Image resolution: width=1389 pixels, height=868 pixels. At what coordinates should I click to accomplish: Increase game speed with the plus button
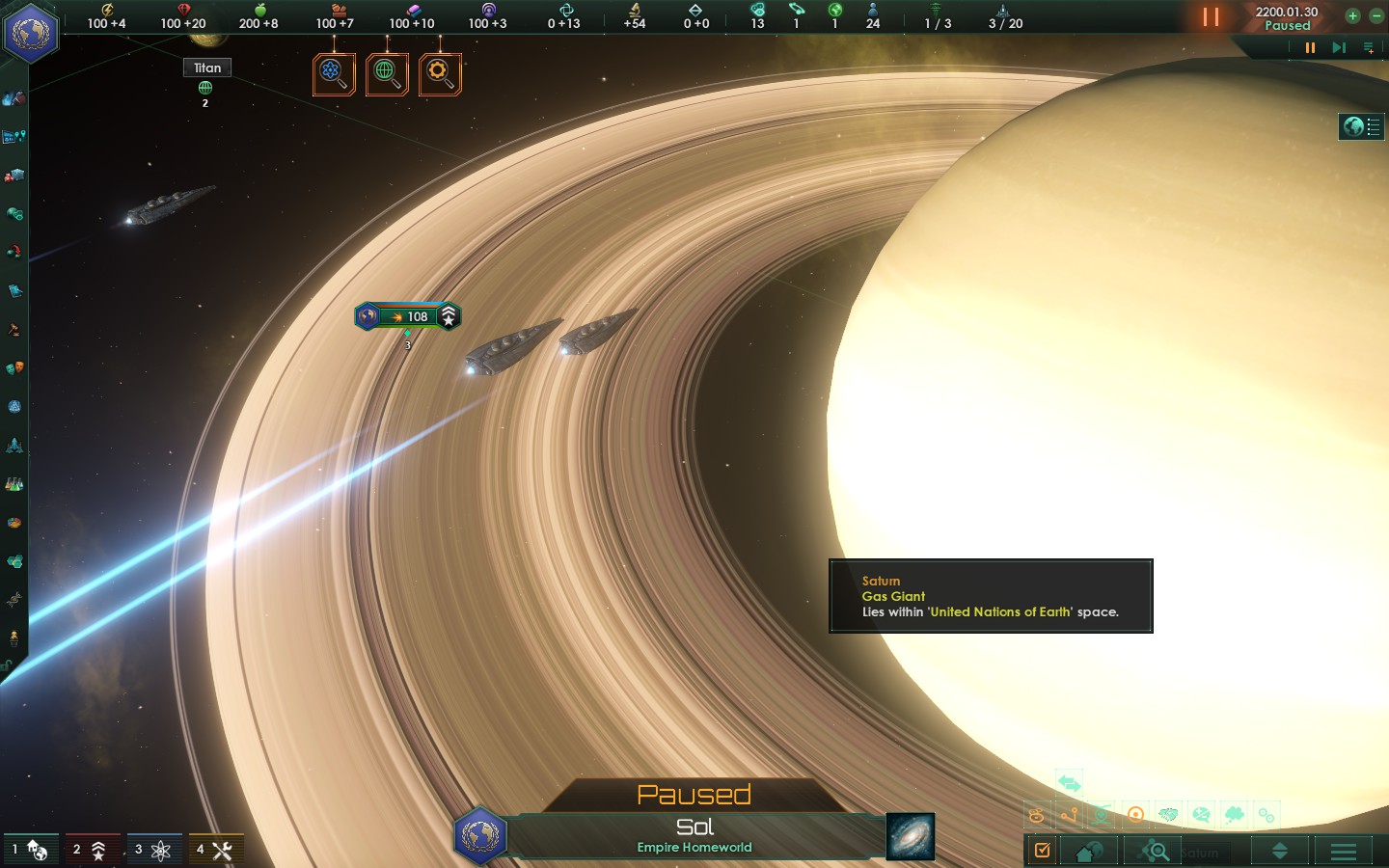pos(1352,15)
